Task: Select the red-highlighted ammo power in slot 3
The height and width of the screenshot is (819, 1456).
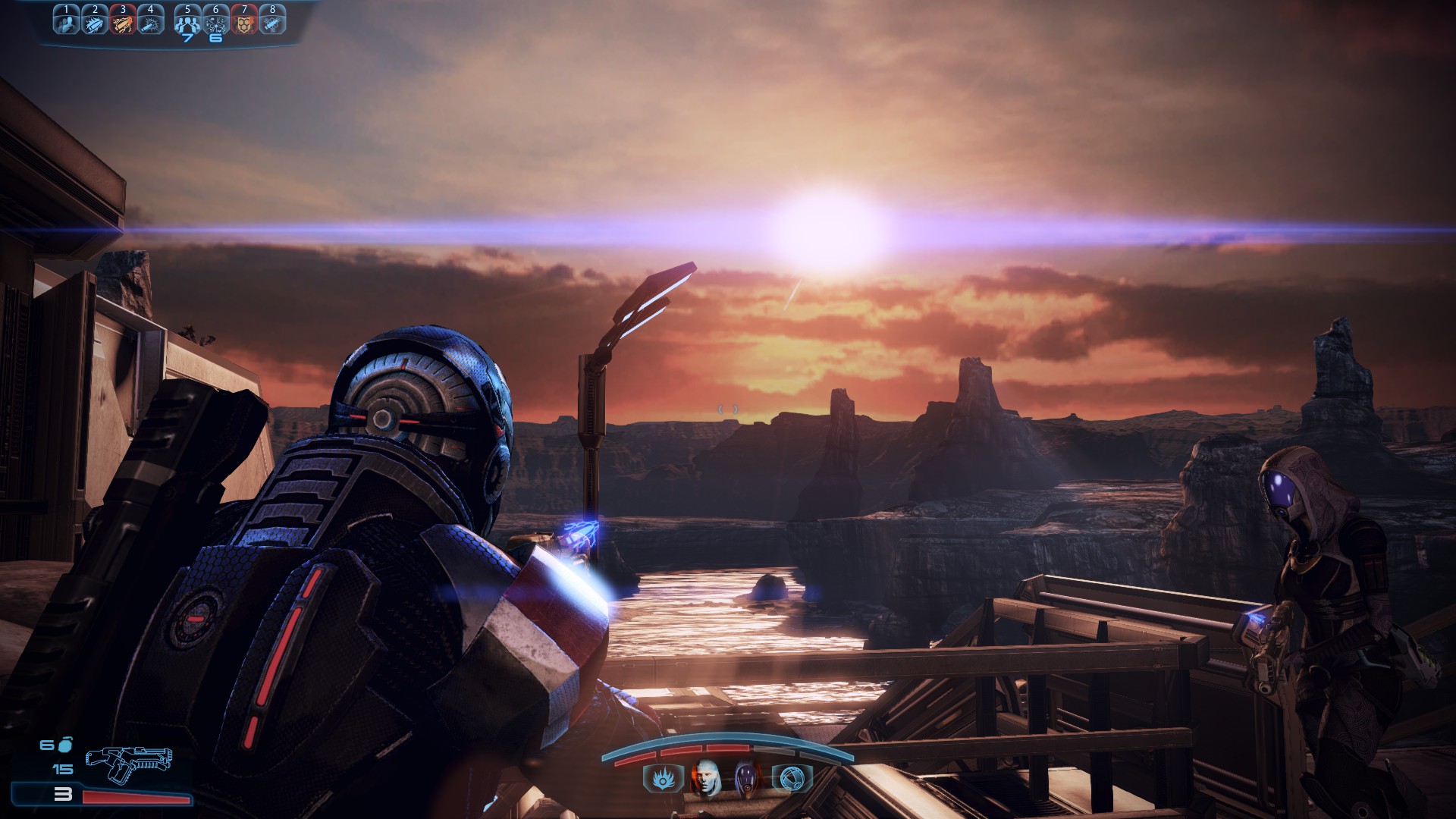Action: coord(123,23)
